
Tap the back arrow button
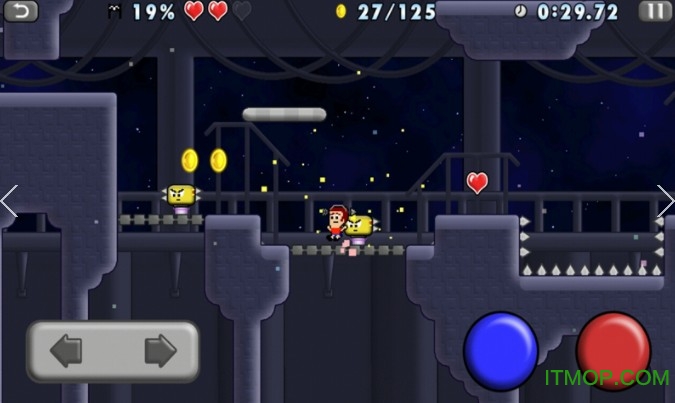pos(21,11)
